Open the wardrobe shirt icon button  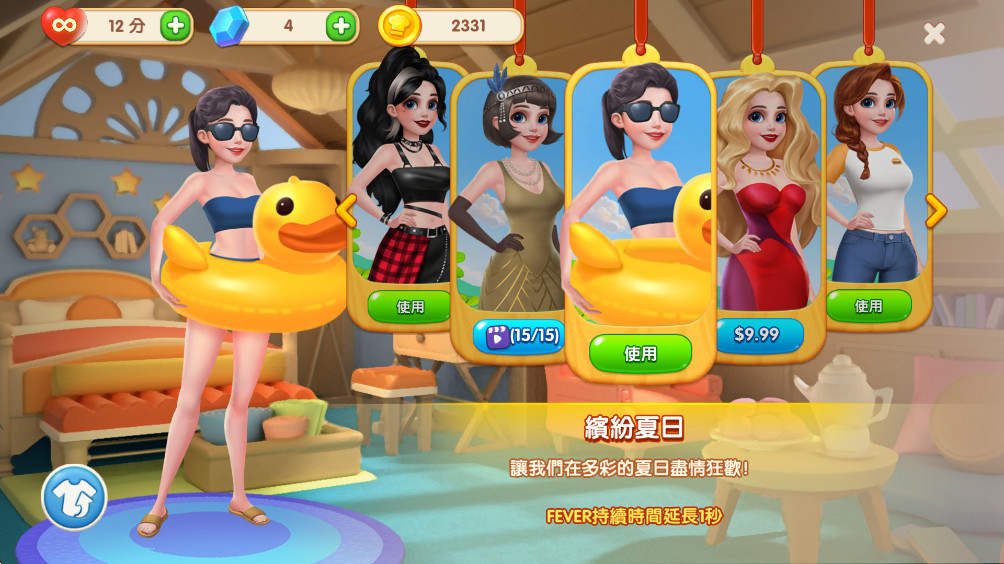[x=74, y=497]
